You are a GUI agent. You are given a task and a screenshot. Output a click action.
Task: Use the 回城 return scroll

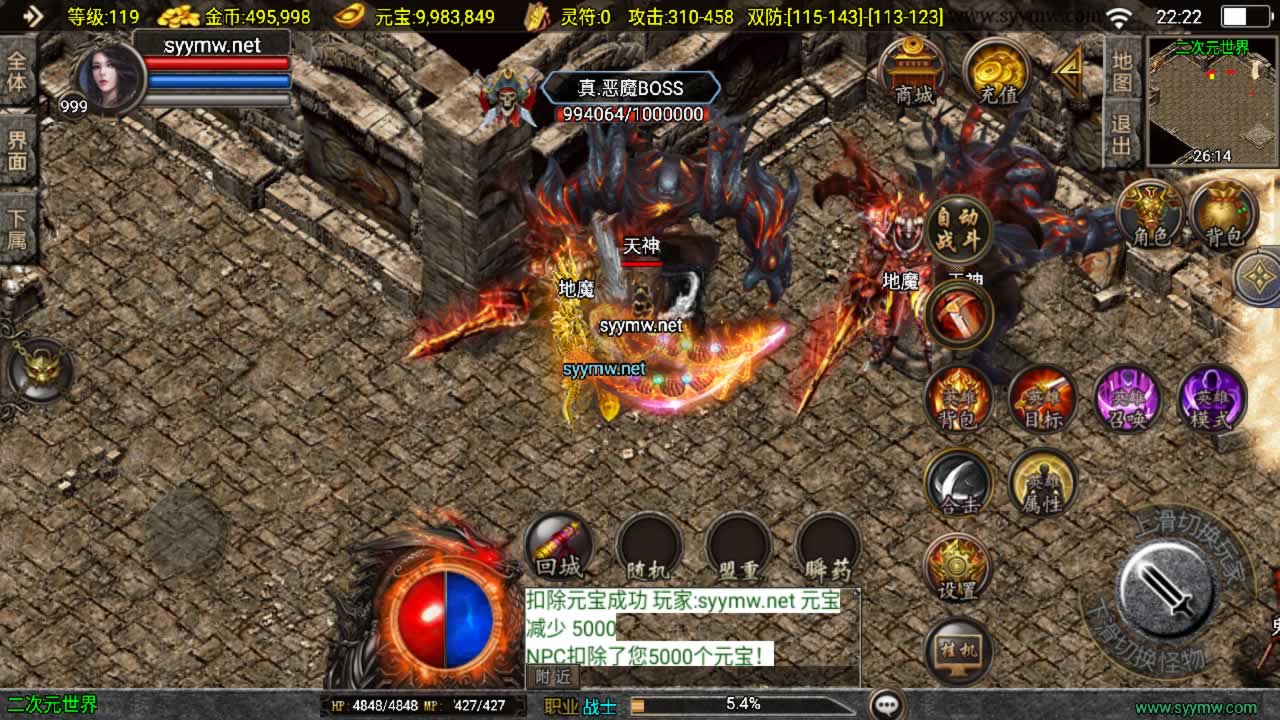pyautogui.click(x=559, y=546)
